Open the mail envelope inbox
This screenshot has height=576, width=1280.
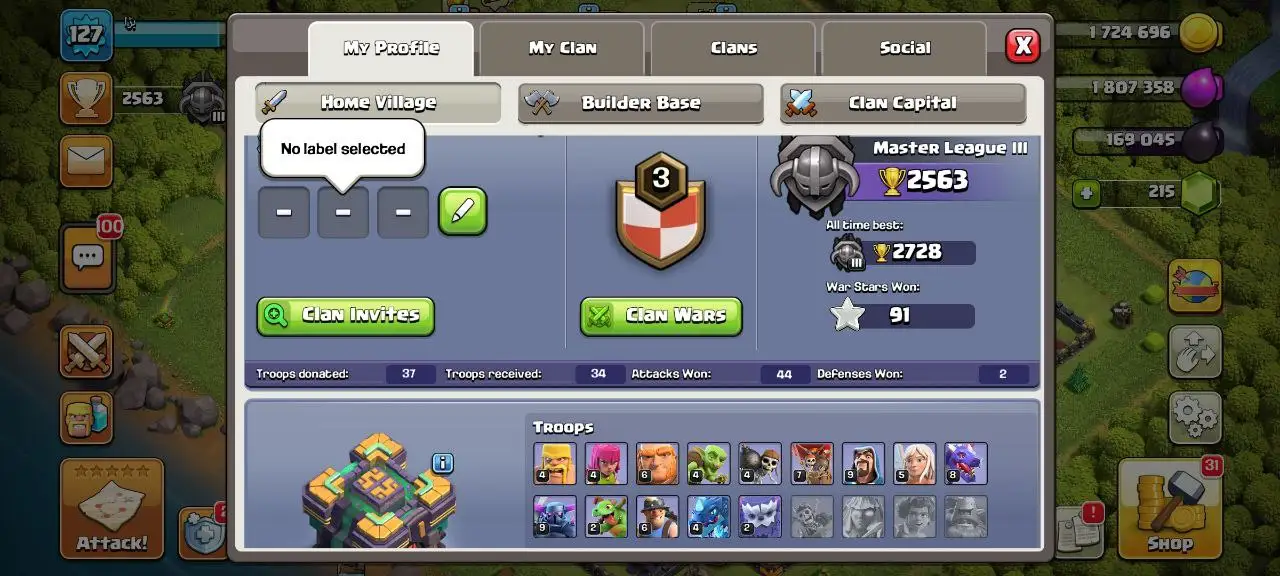click(x=86, y=161)
